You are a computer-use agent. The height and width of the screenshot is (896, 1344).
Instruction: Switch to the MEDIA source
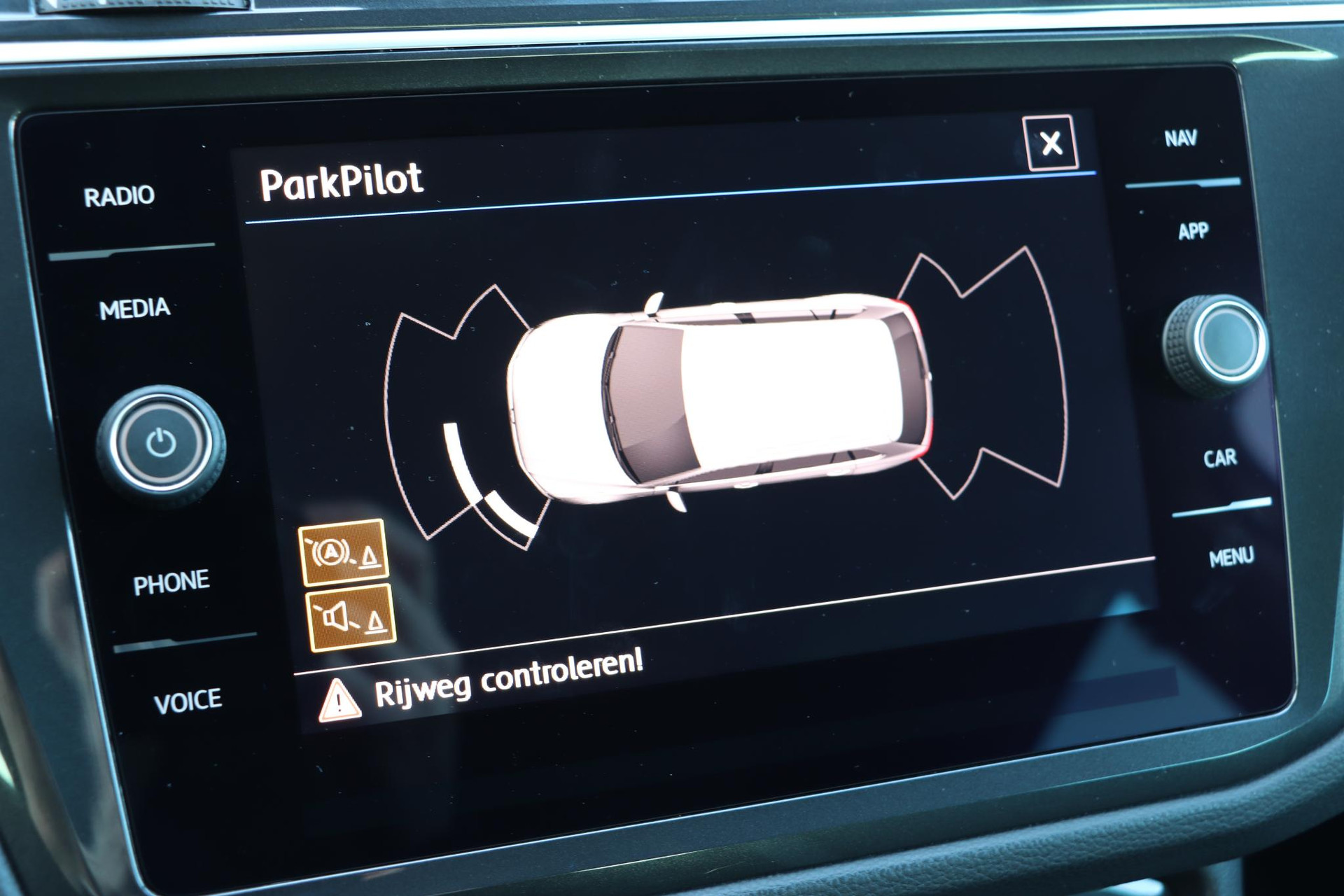click(x=134, y=309)
